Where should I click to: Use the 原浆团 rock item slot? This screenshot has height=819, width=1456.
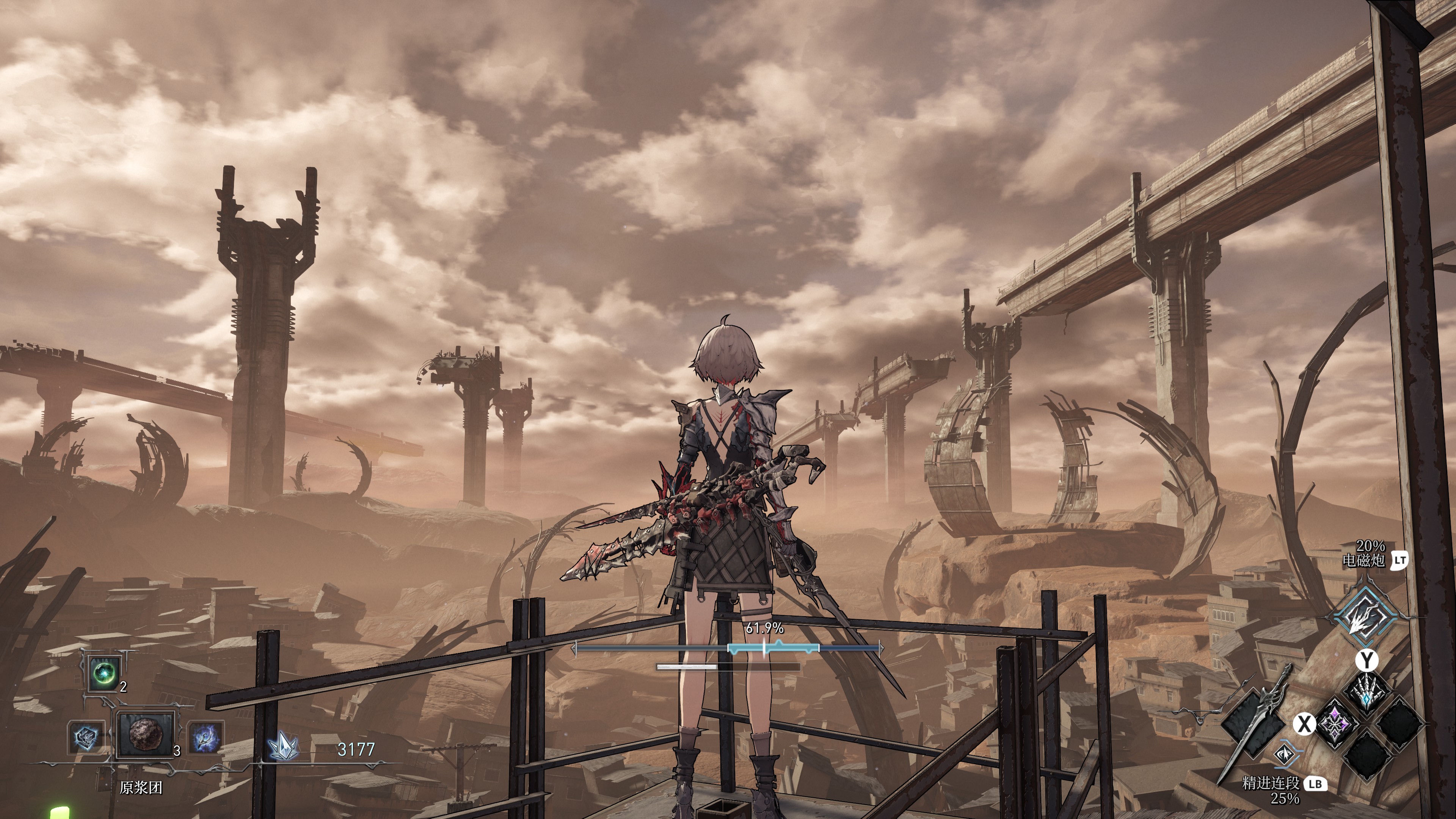tap(146, 734)
